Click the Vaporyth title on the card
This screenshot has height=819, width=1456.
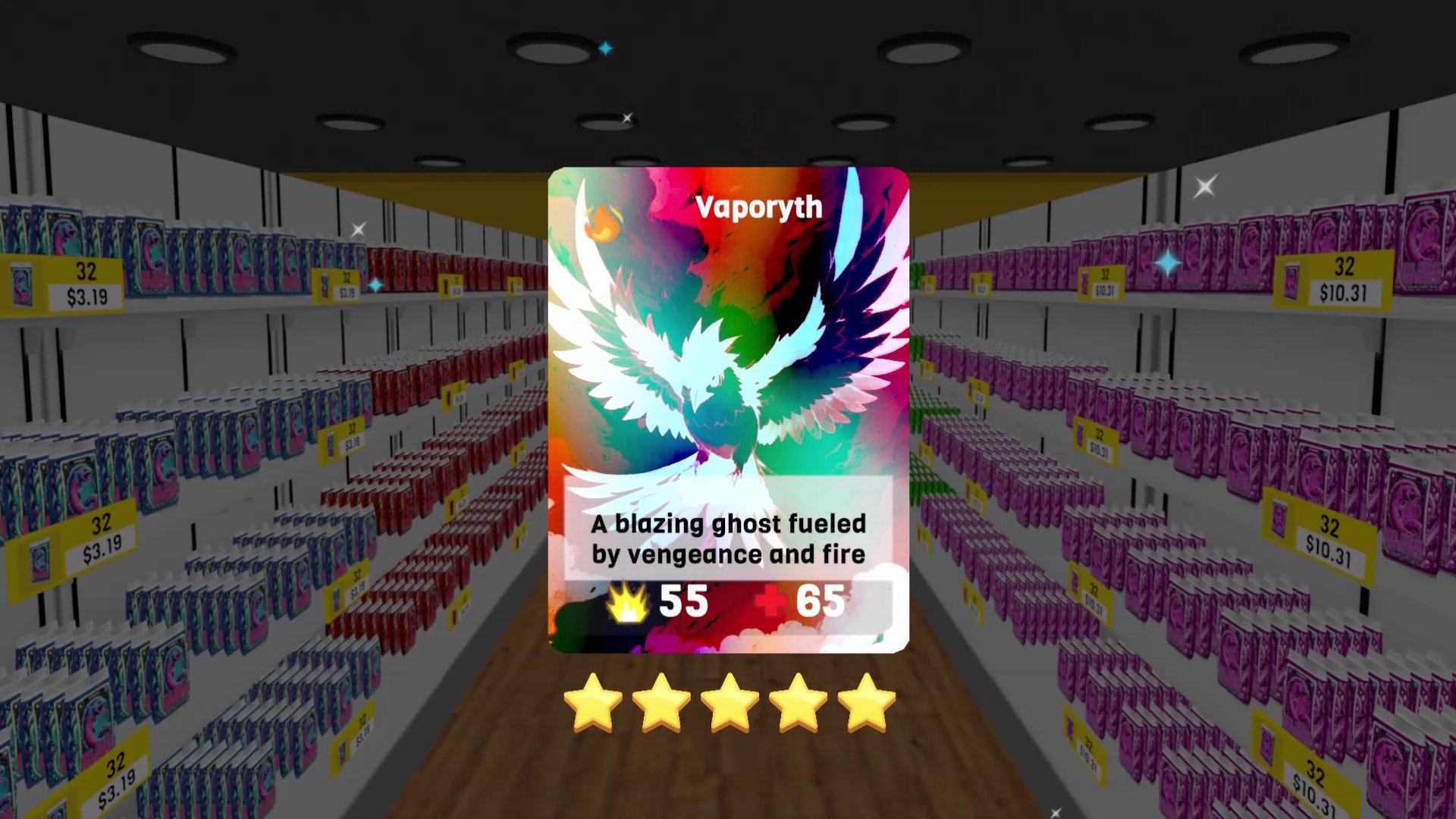click(x=758, y=207)
